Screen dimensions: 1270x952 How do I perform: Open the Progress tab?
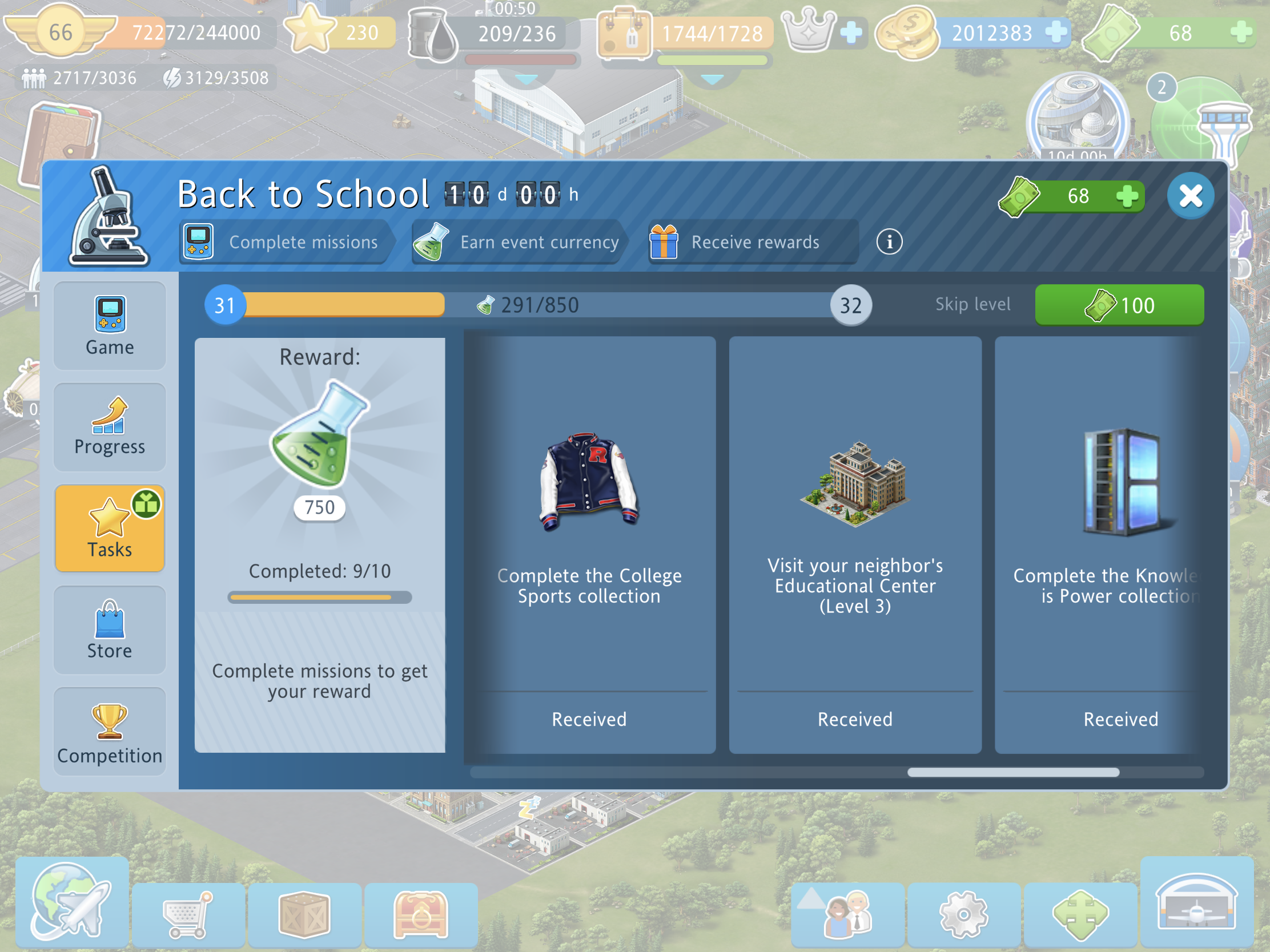pyautogui.click(x=110, y=427)
